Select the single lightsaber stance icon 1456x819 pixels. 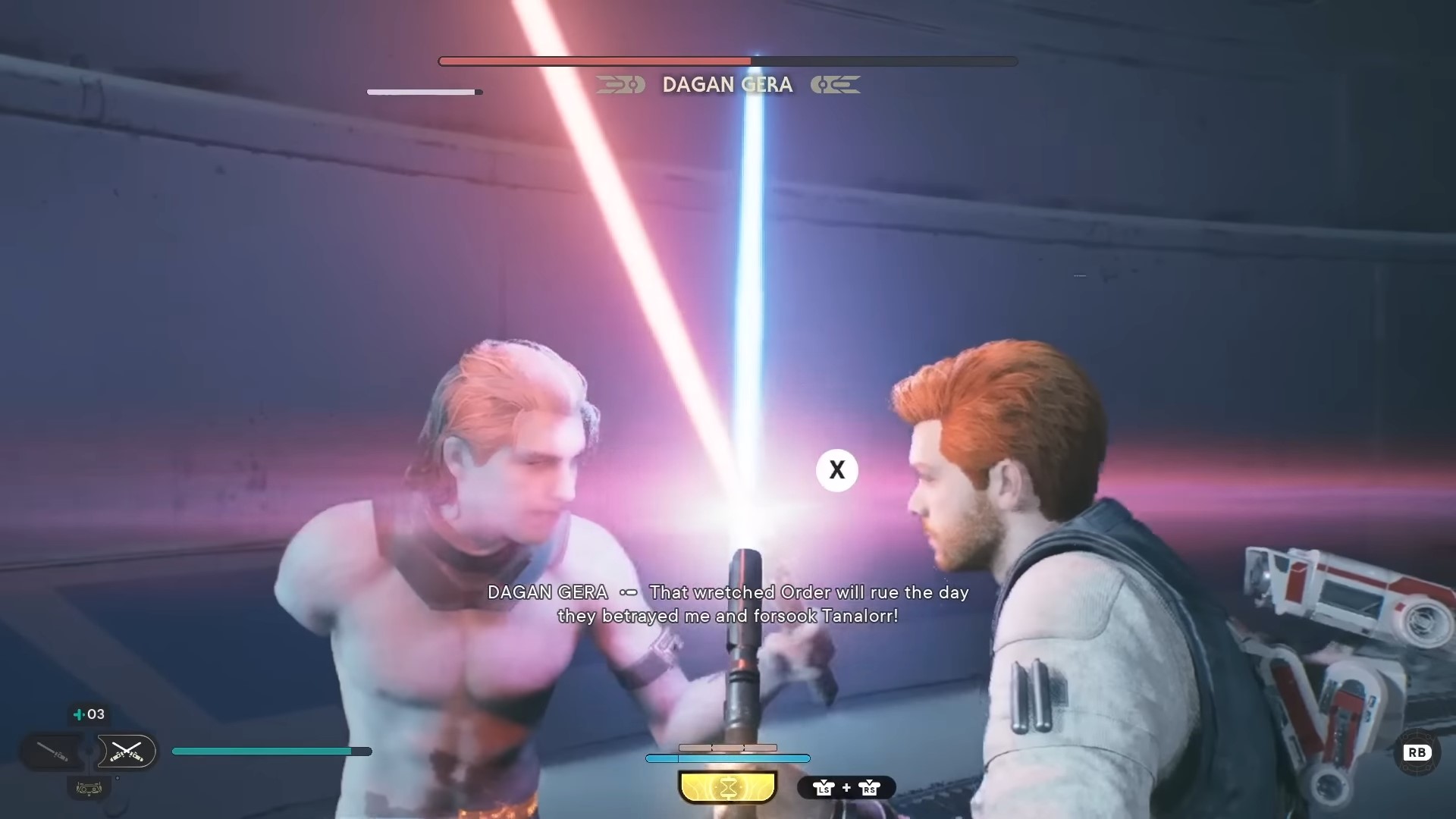(x=53, y=752)
